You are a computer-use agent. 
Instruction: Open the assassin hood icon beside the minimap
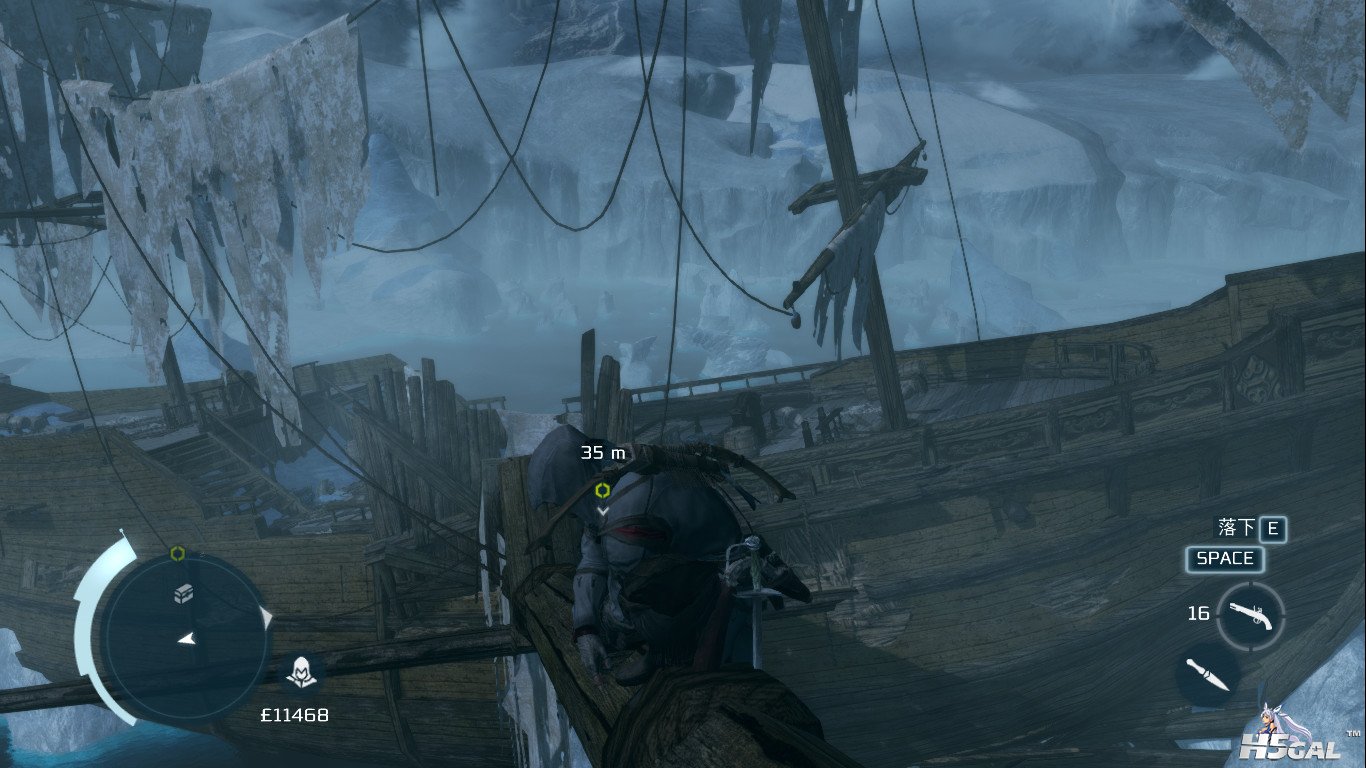(x=297, y=674)
